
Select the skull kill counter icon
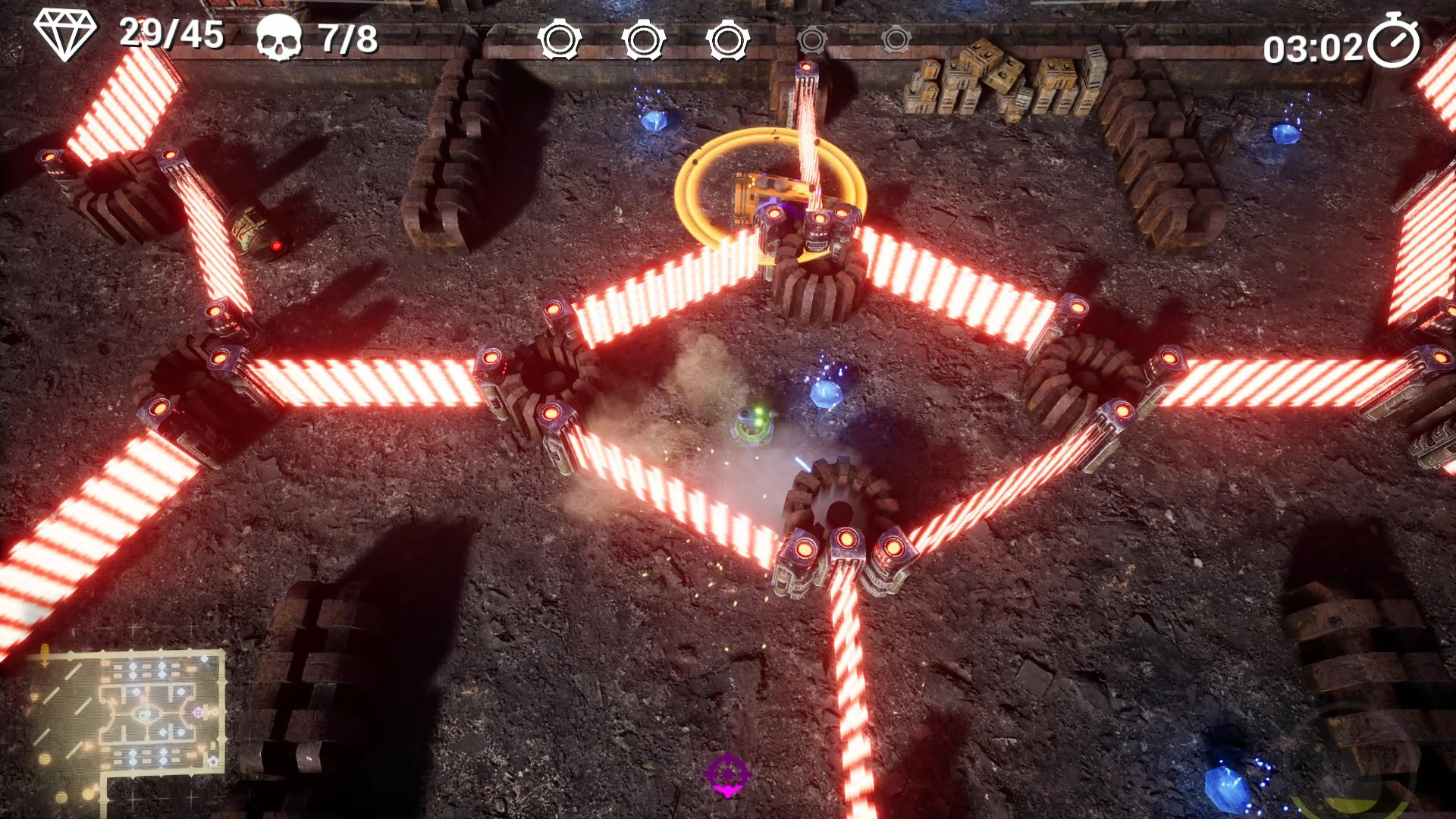278,37
